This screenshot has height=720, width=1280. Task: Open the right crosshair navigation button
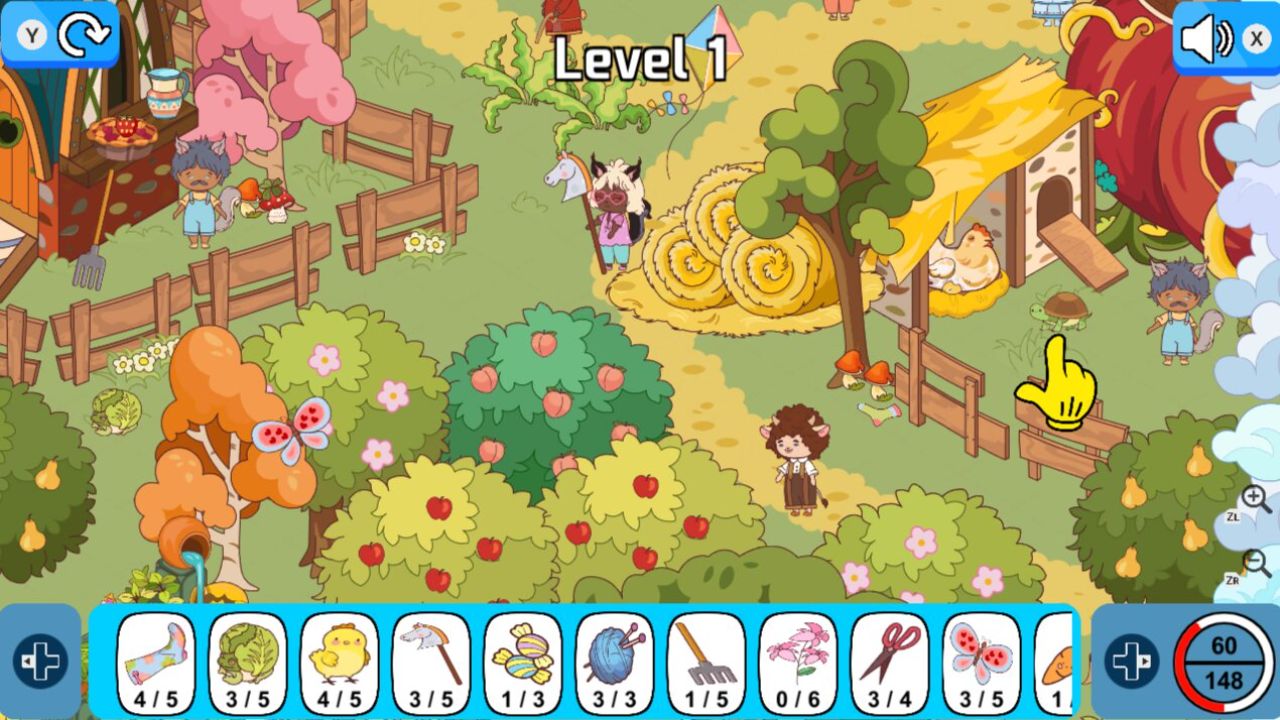click(1131, 659)
